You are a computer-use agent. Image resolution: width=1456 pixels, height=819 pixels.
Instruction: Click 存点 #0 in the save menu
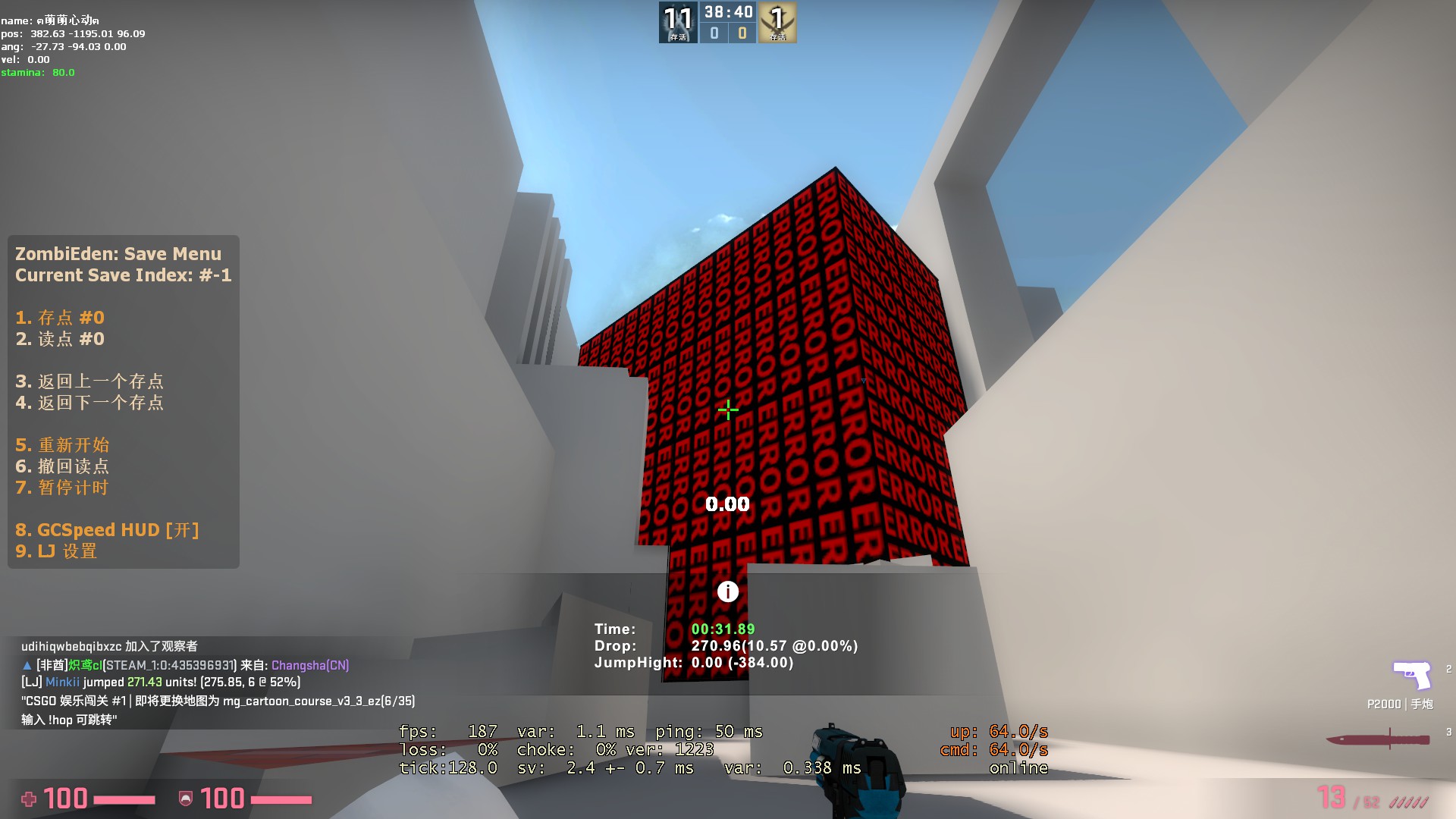tap(59, 318)
